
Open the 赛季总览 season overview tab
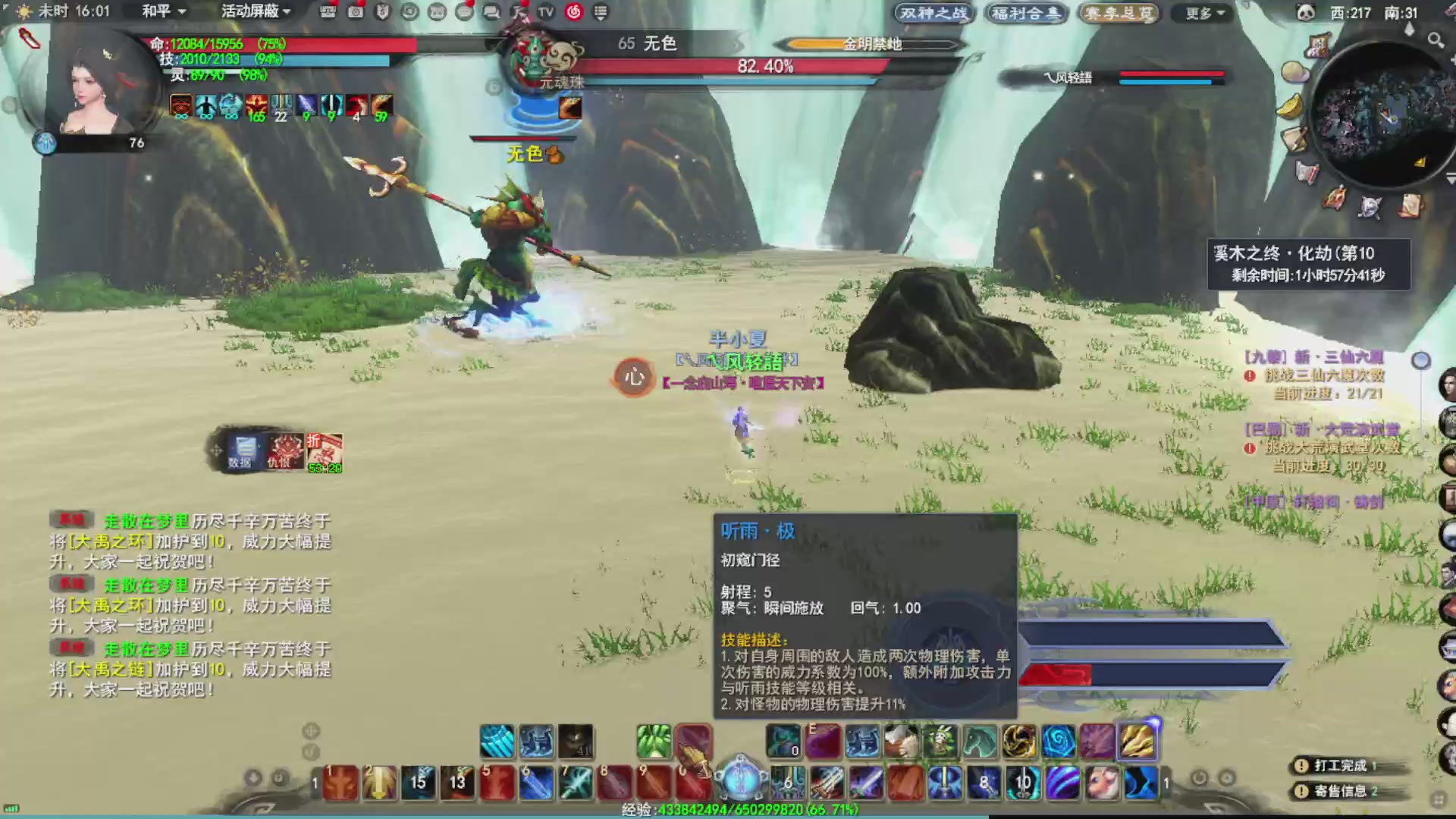click(1118, 13)
